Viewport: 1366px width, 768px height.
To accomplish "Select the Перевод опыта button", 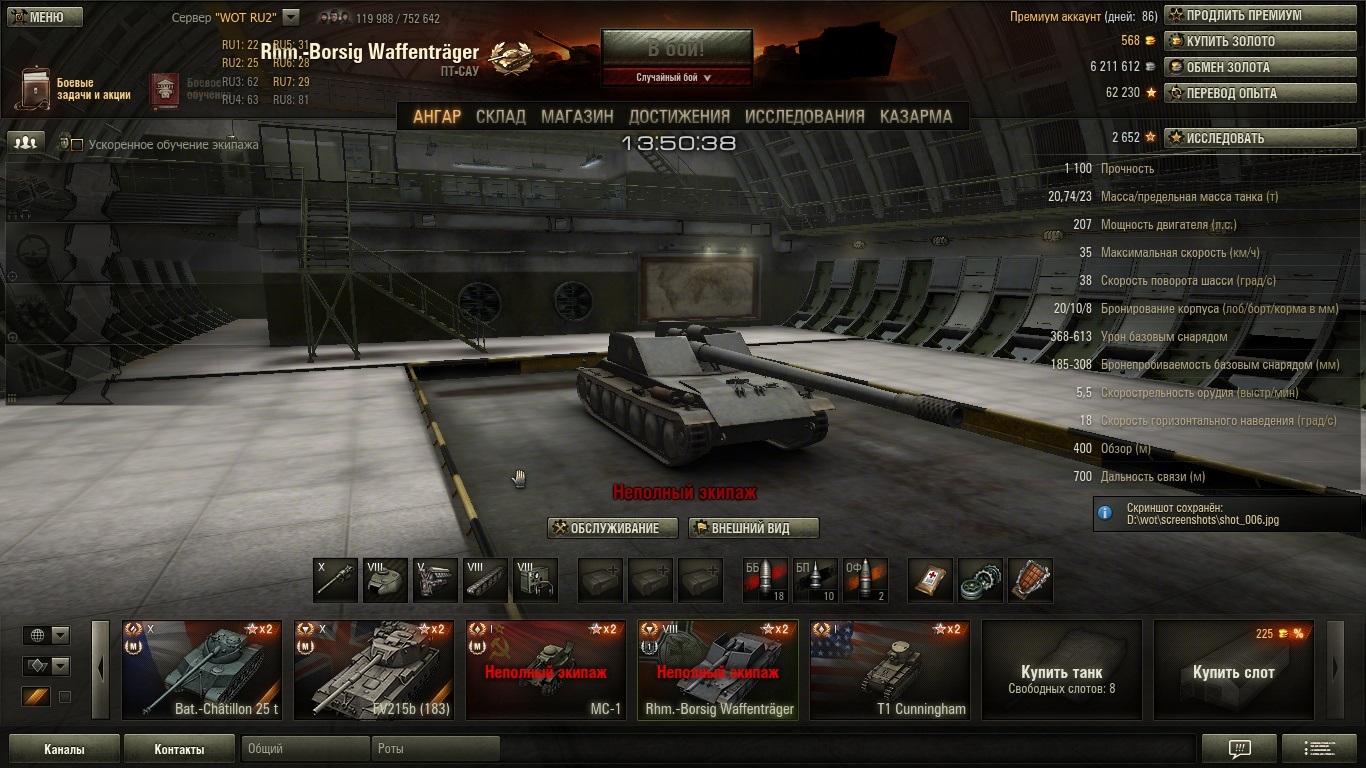I will (1245, 93).
